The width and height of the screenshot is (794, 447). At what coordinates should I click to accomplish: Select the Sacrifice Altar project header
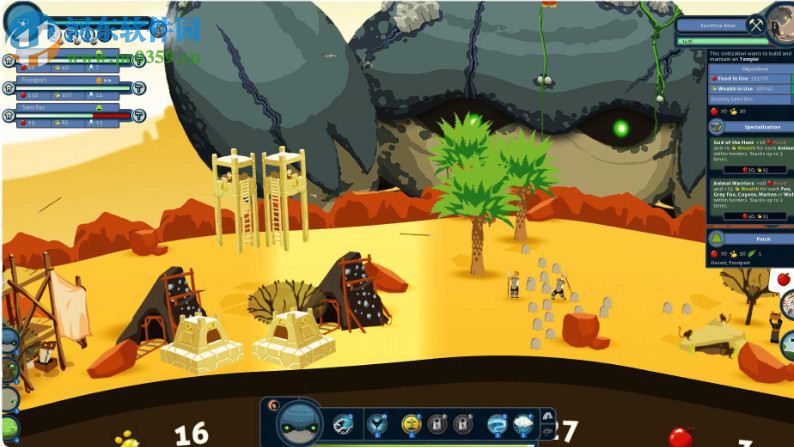(x=718, y=26)
